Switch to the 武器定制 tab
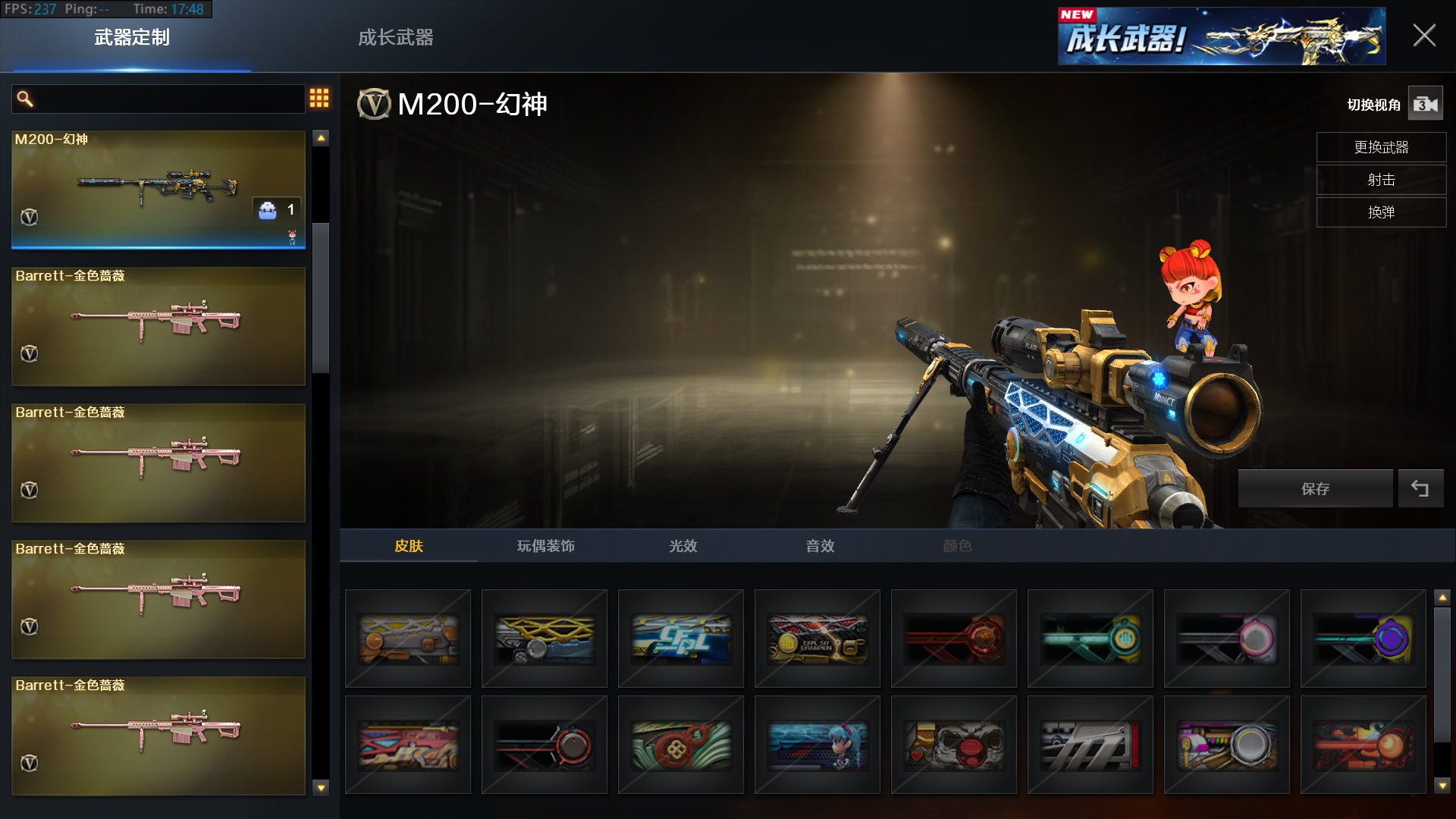The width and height of the screenshot is (1456, 819). [132, 37]
